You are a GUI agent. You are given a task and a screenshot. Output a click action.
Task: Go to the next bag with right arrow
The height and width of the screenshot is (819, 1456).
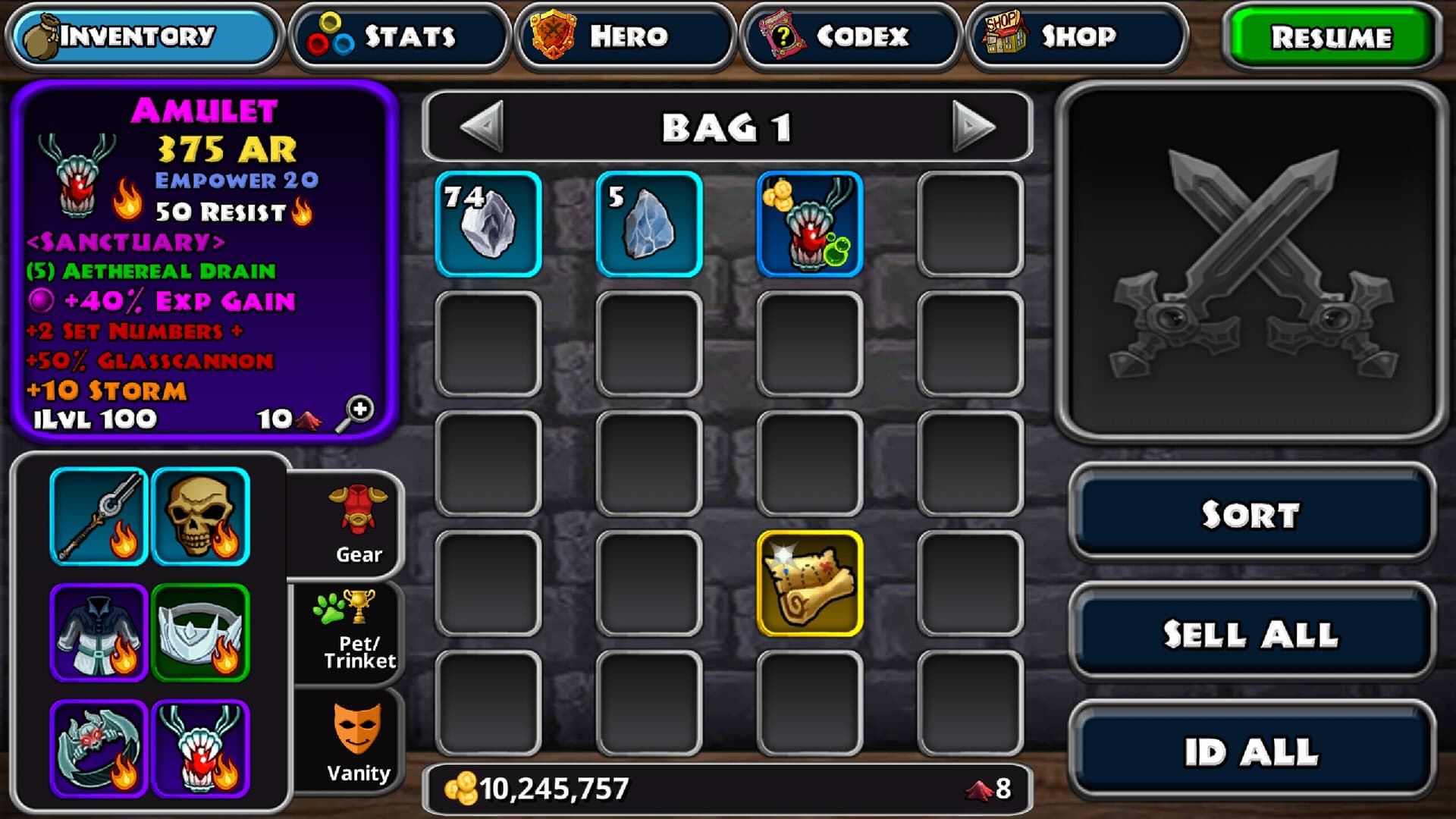[x=973, y=126]
